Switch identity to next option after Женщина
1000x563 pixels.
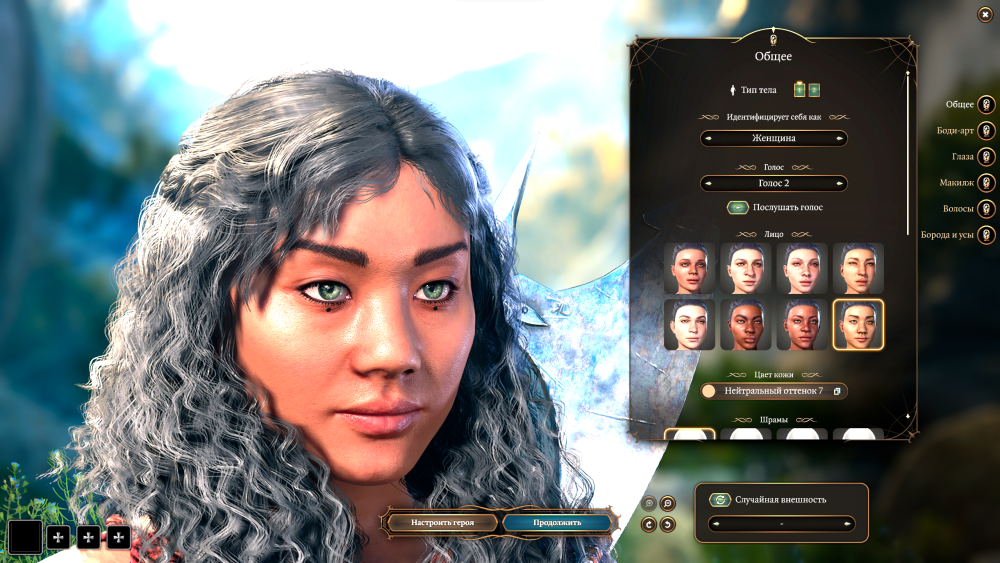[839, 138]
